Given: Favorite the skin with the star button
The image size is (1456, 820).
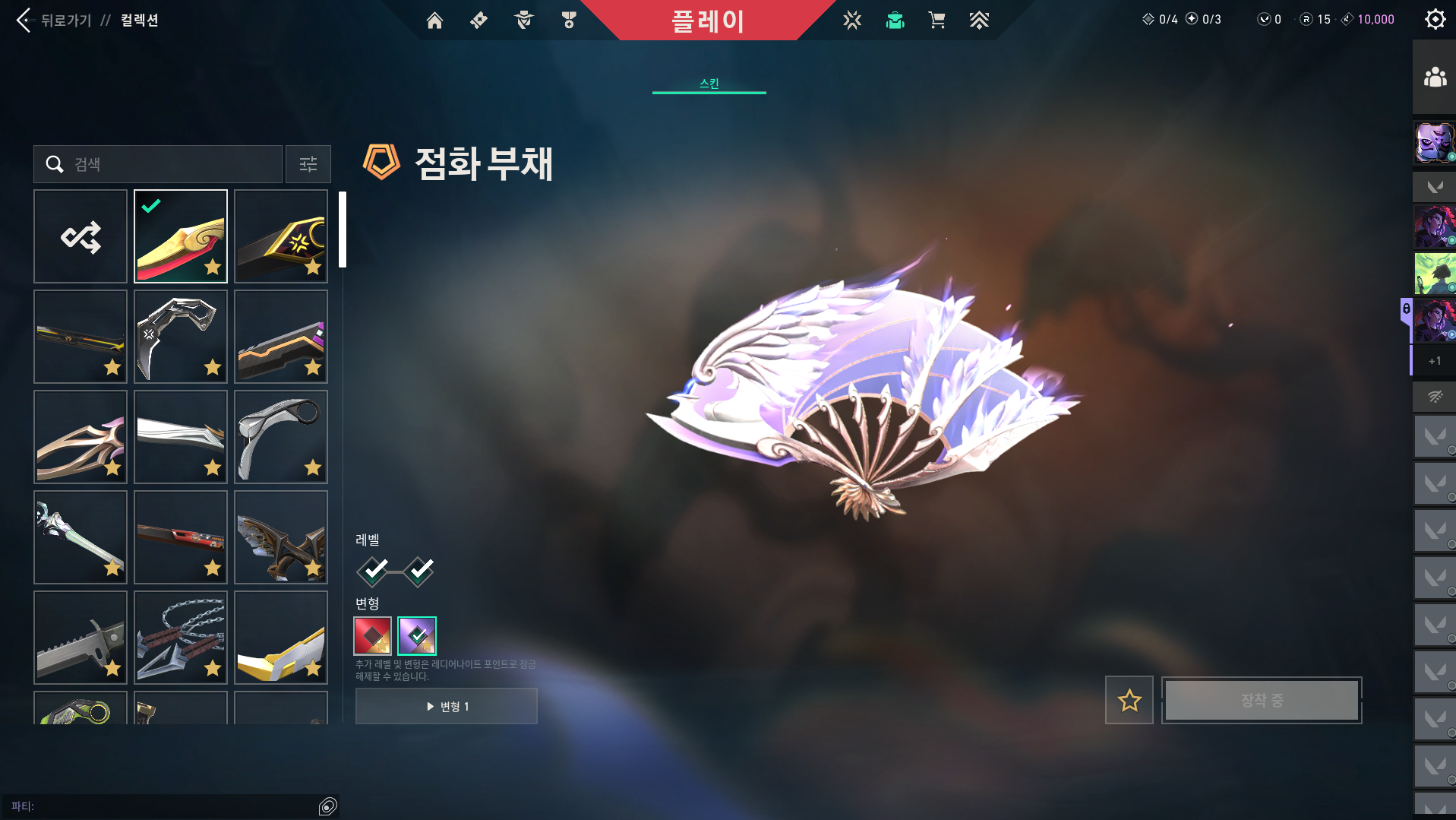Looking at the screenshot, I should pyautogui.click(x=1129, y=700).
